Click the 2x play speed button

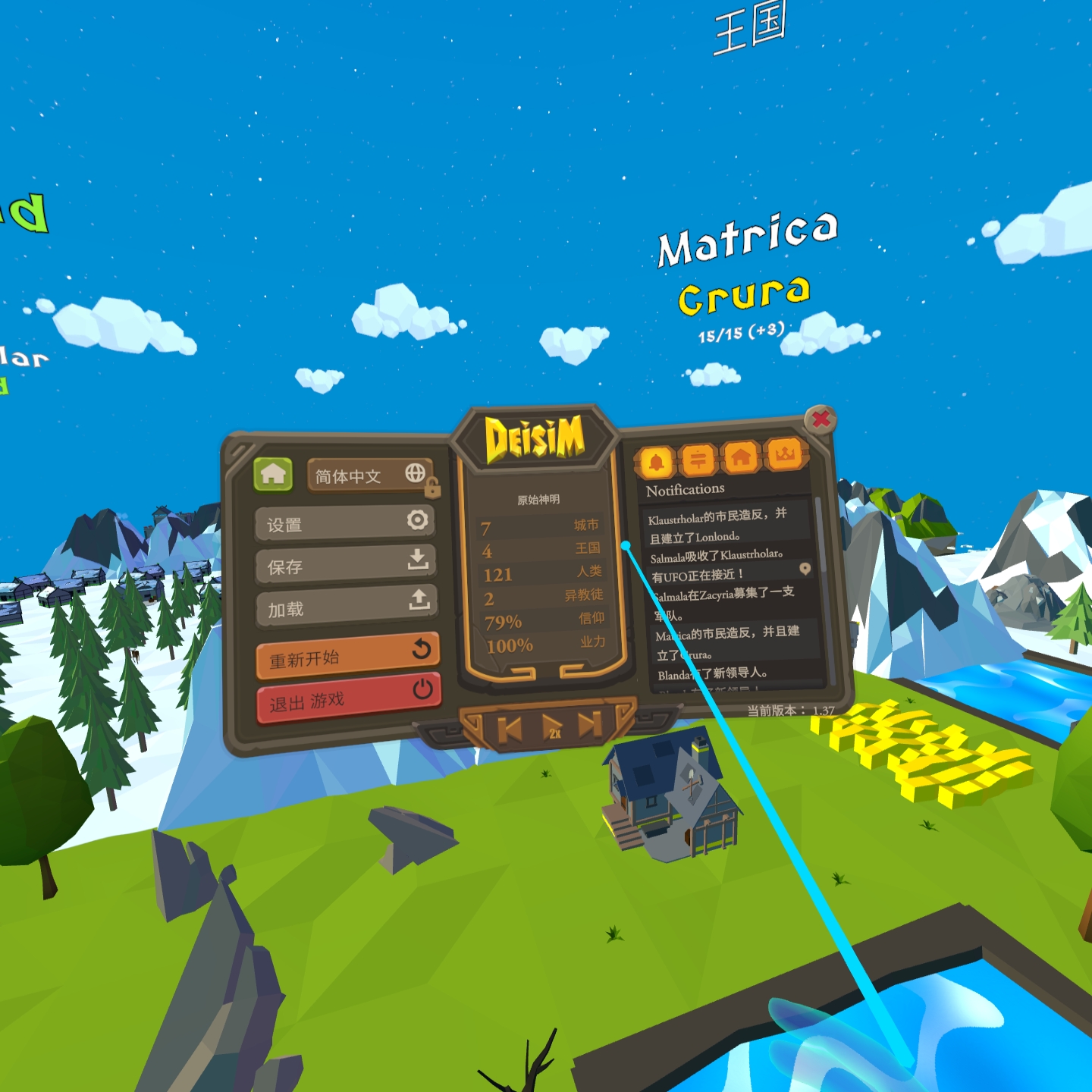coord(553,728)
